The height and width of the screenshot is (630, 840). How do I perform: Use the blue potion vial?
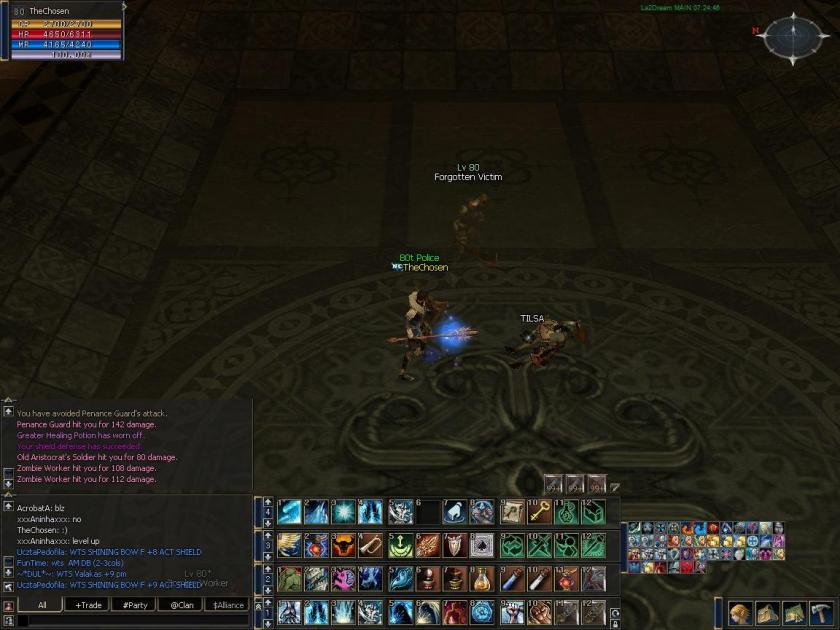(512, 579)
